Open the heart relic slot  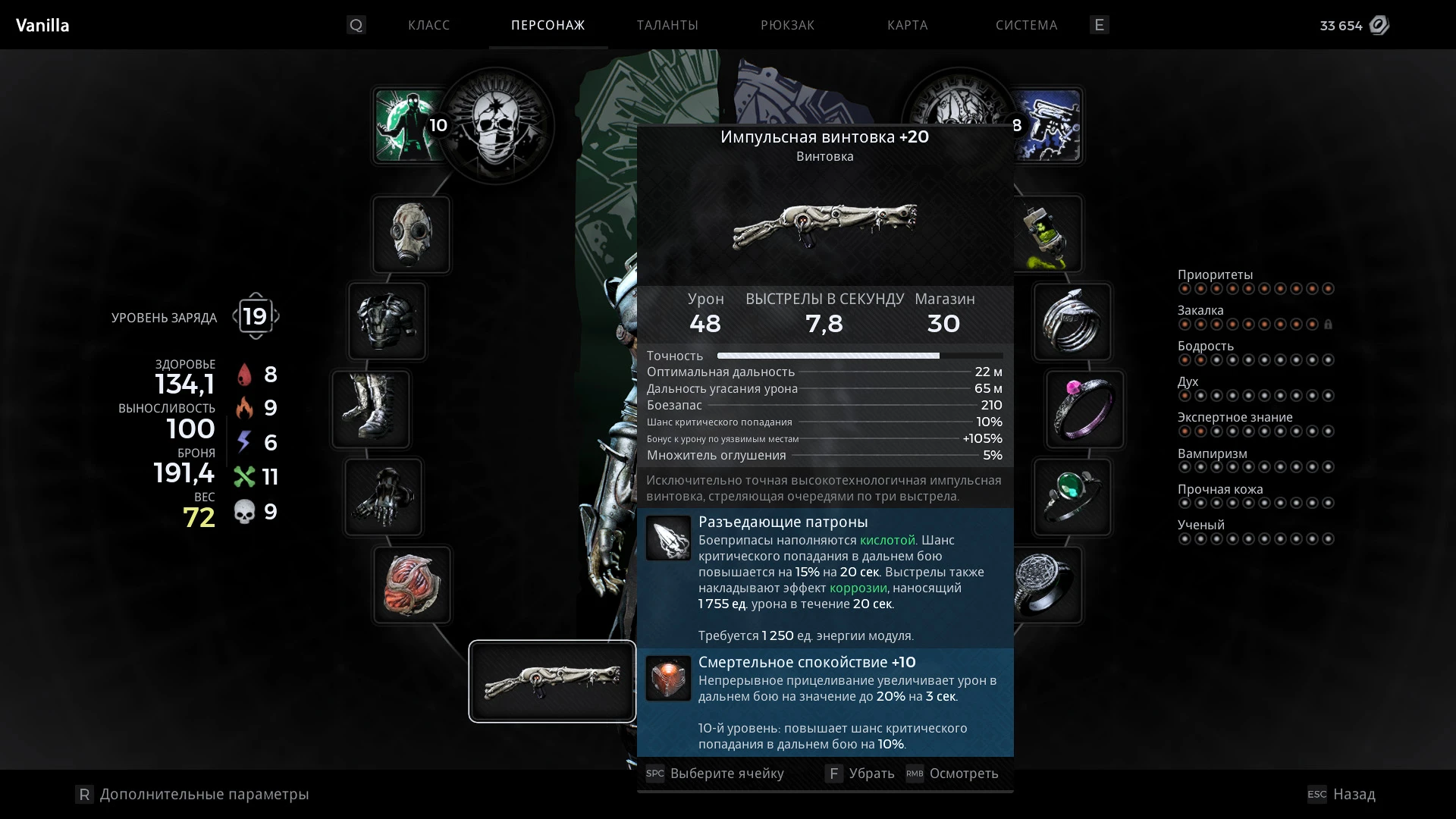click(x=411, y=584)
